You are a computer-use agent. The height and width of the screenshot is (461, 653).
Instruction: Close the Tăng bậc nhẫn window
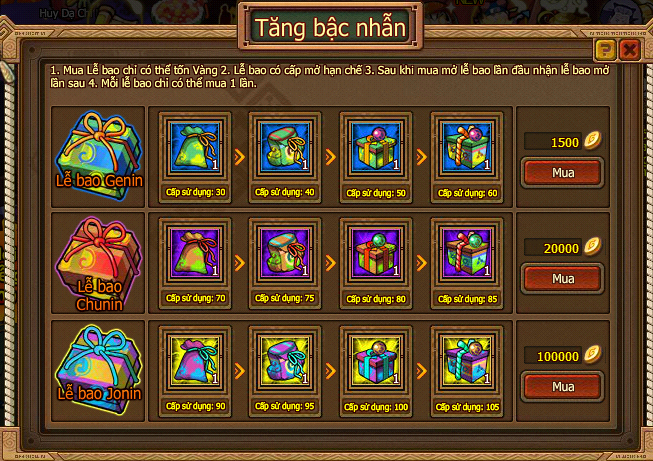629,49
